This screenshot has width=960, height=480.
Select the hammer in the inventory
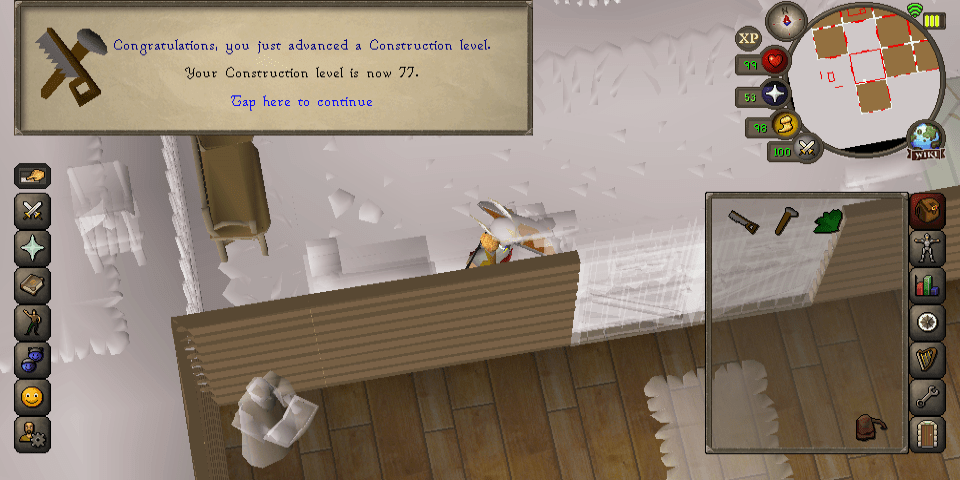pos(785,220)
